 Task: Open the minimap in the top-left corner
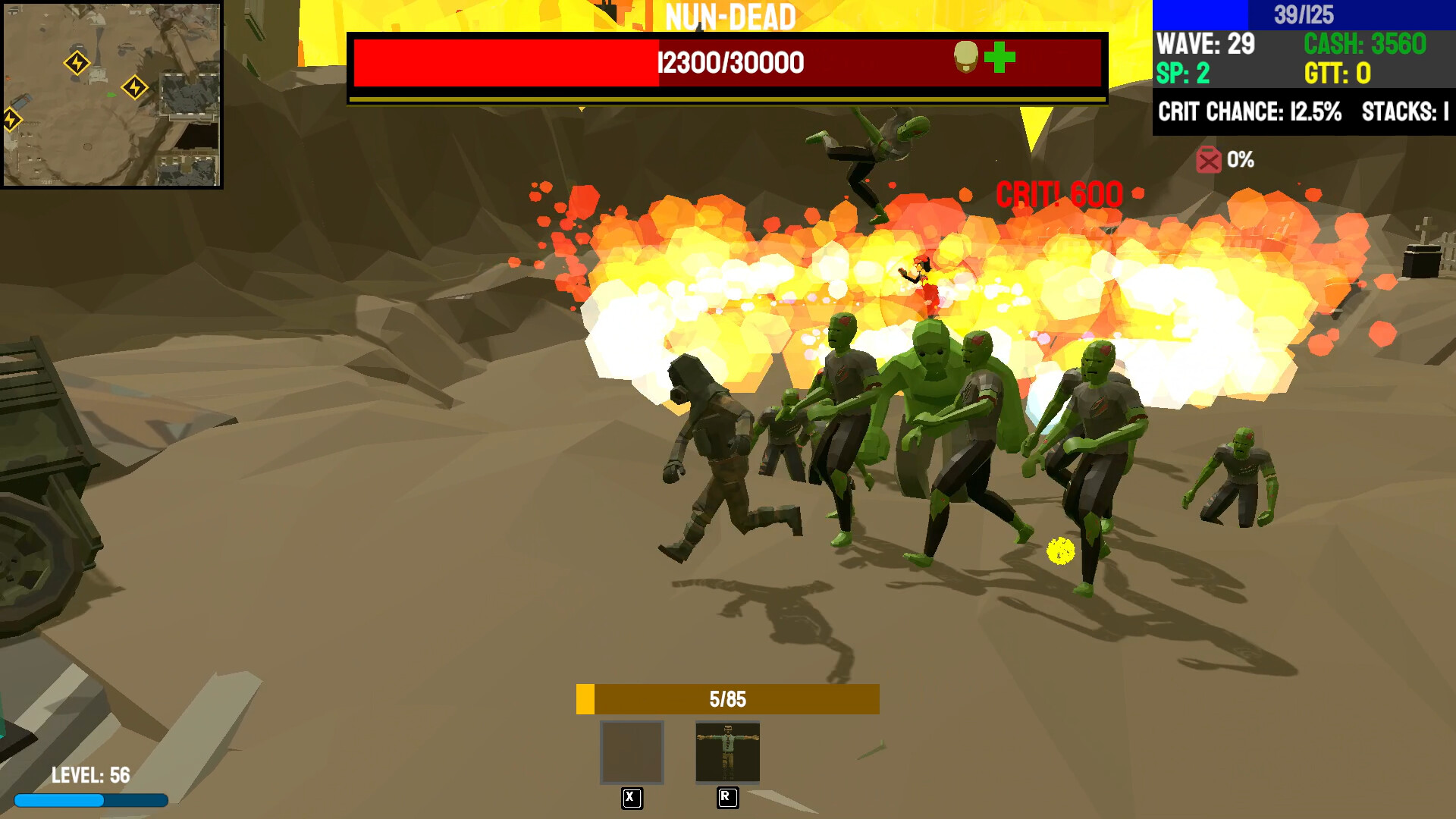(x=114, y=93)
